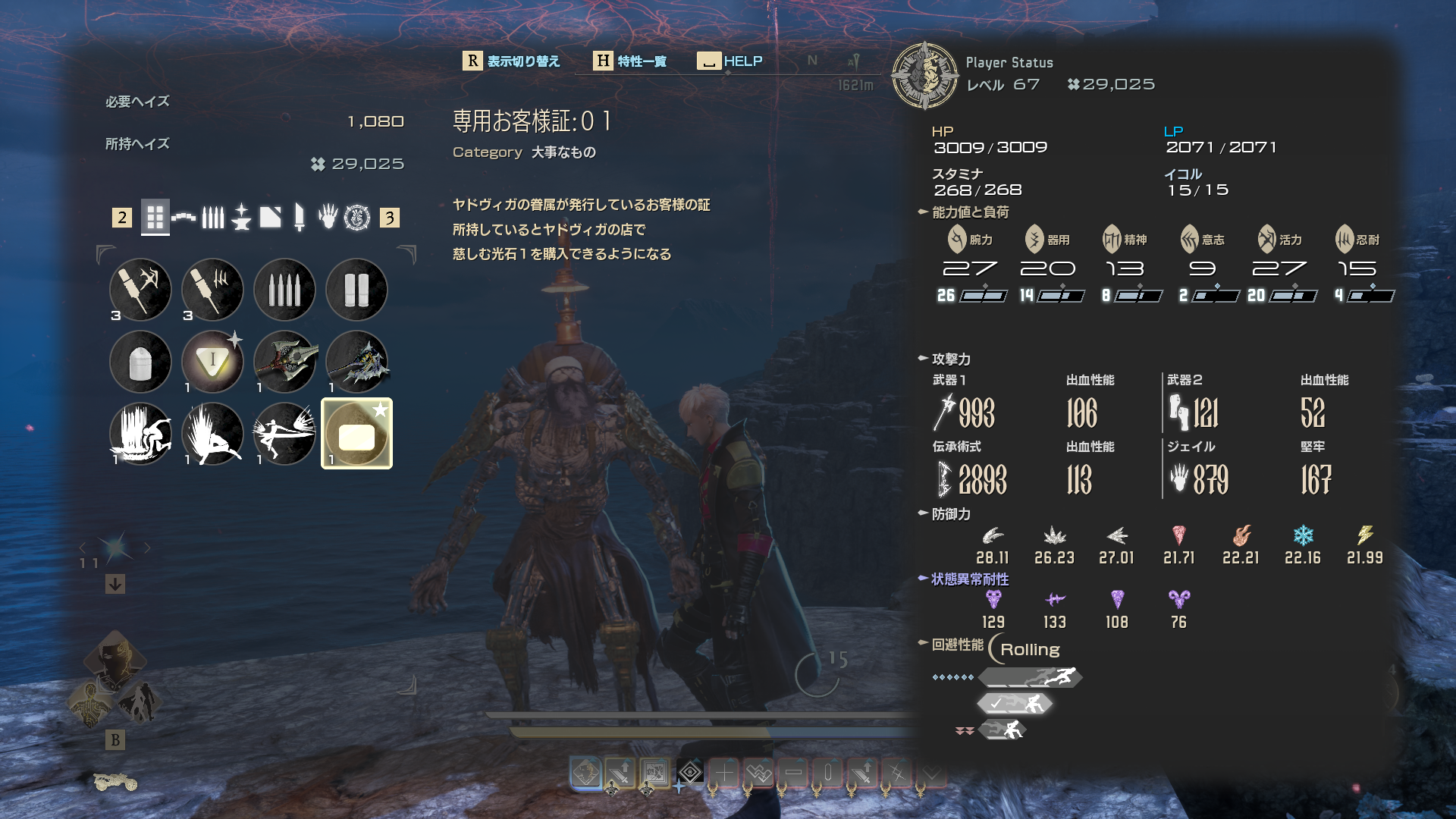
Task: Open the clawed hand category tab
Action: (x=328, y=218)
